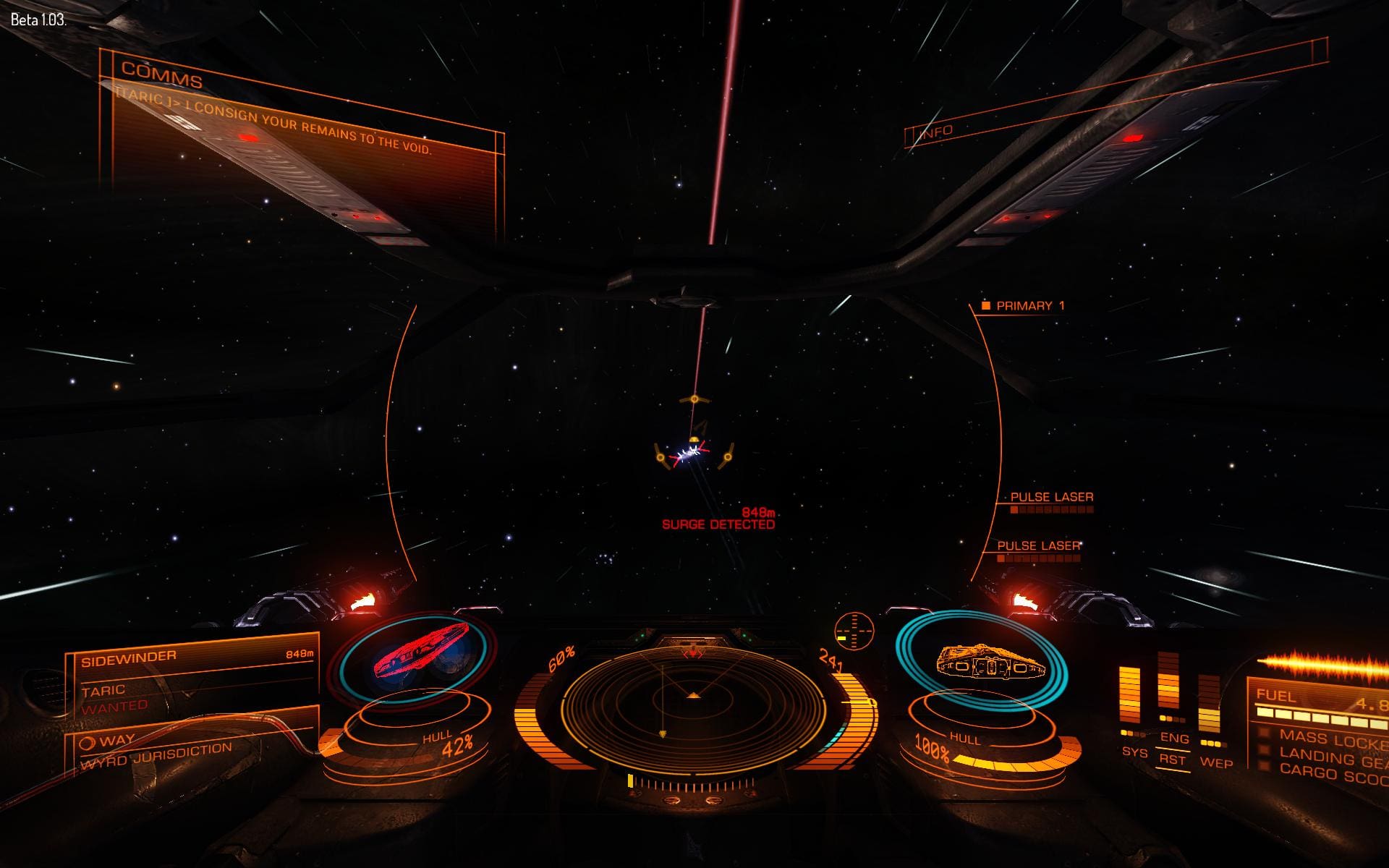Route power to ENG

click(x=1173, y=739)
